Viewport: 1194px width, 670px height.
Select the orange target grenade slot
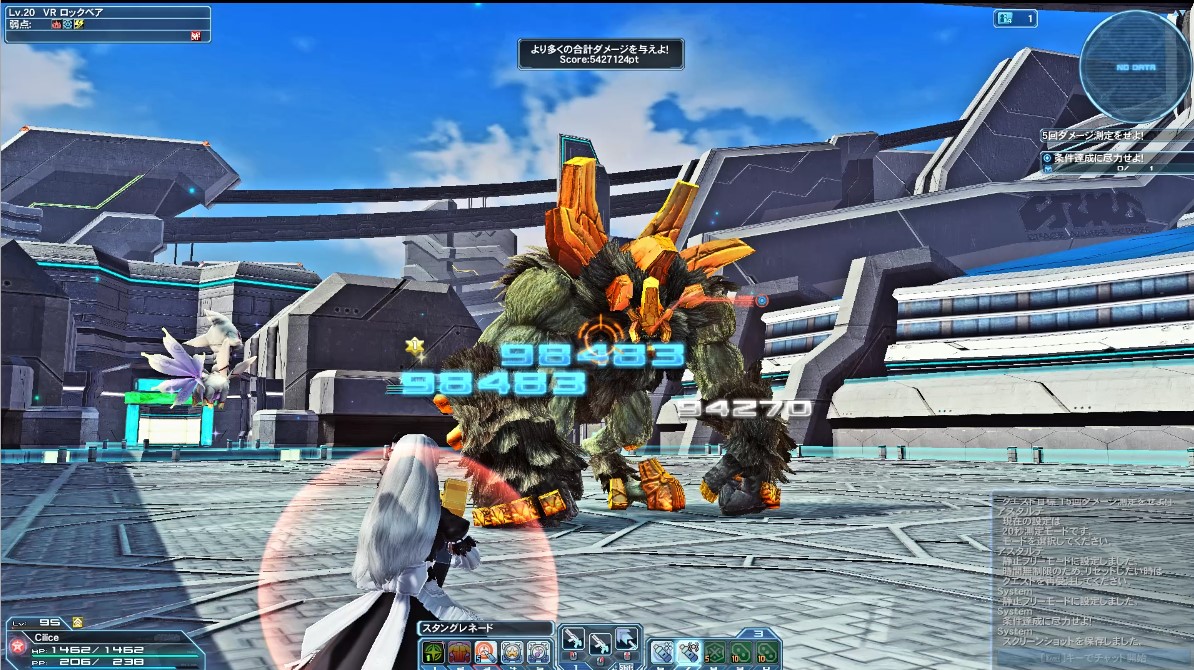pyautogui.click(x=486, y=653)
